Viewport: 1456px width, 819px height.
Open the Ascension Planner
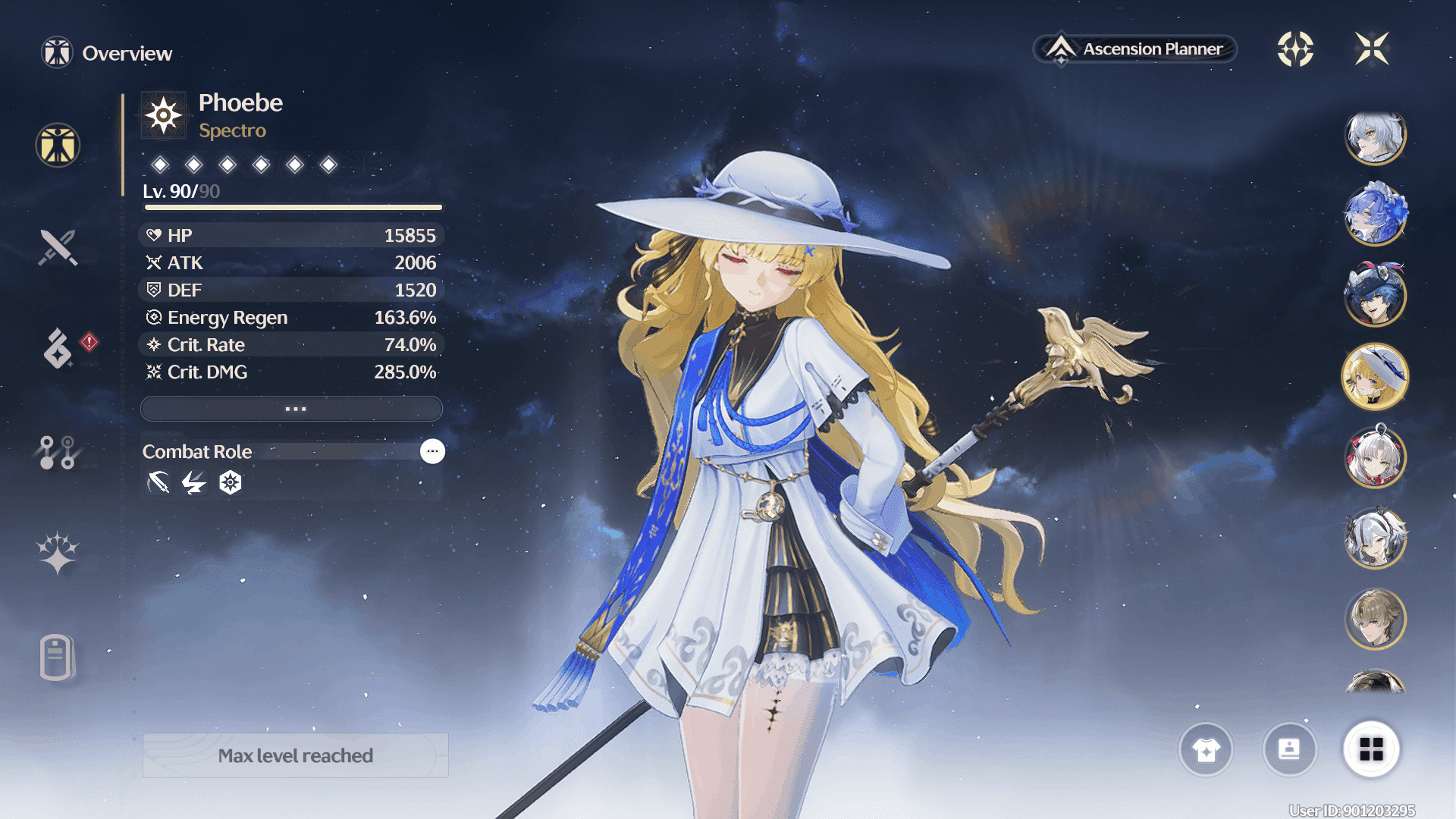1135,49
